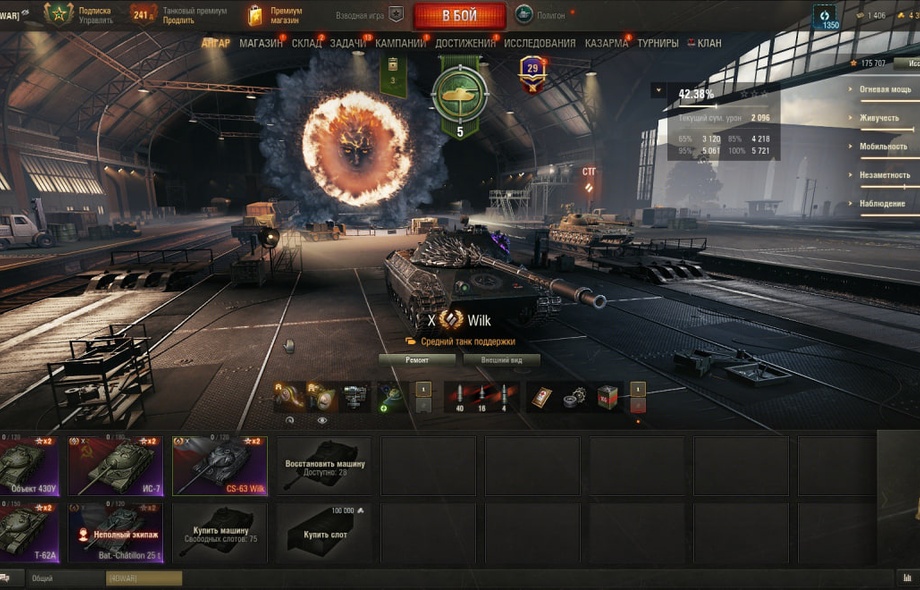This screenshot has height=590, width=920.
Task: Switch to the КАЗАРМА tab
Action: pos(607,44)
